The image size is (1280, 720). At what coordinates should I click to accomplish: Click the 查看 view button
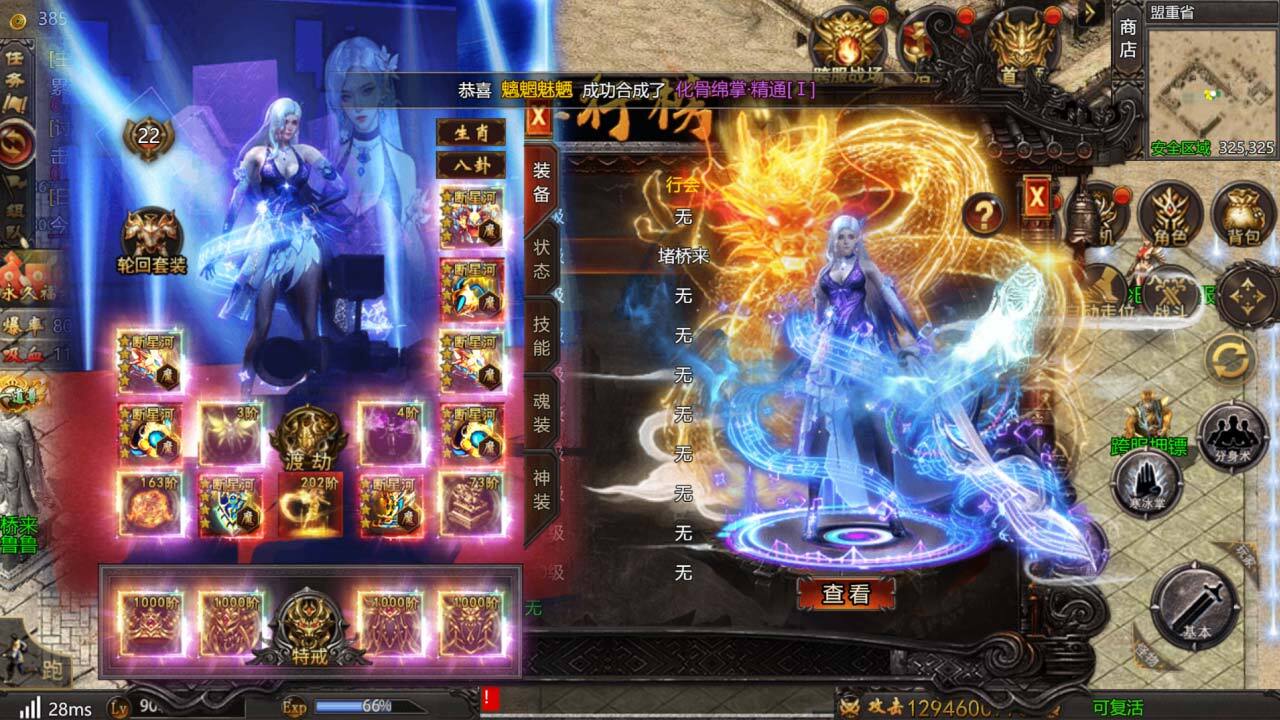click(849, 593)
